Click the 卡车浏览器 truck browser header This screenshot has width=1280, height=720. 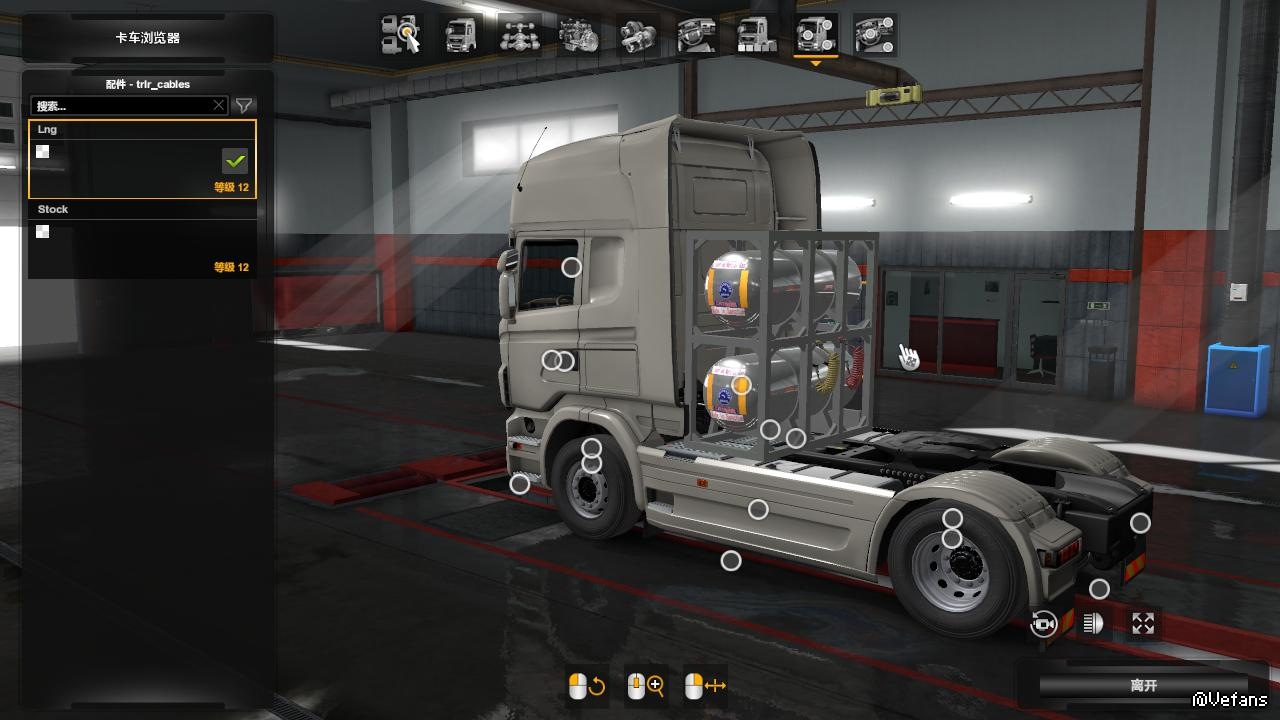pos(147,38)
